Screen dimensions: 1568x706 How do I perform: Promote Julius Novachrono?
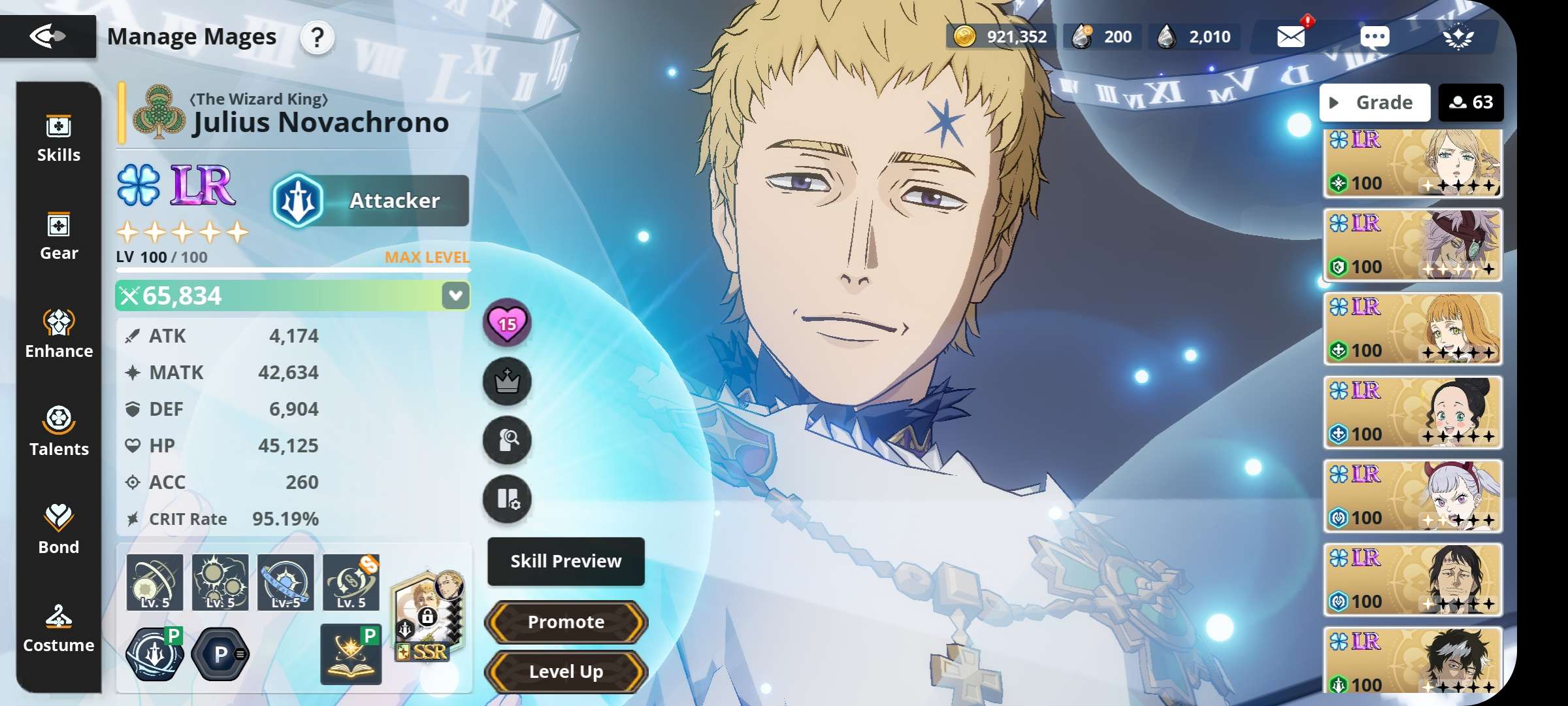(x=566, y=622)
